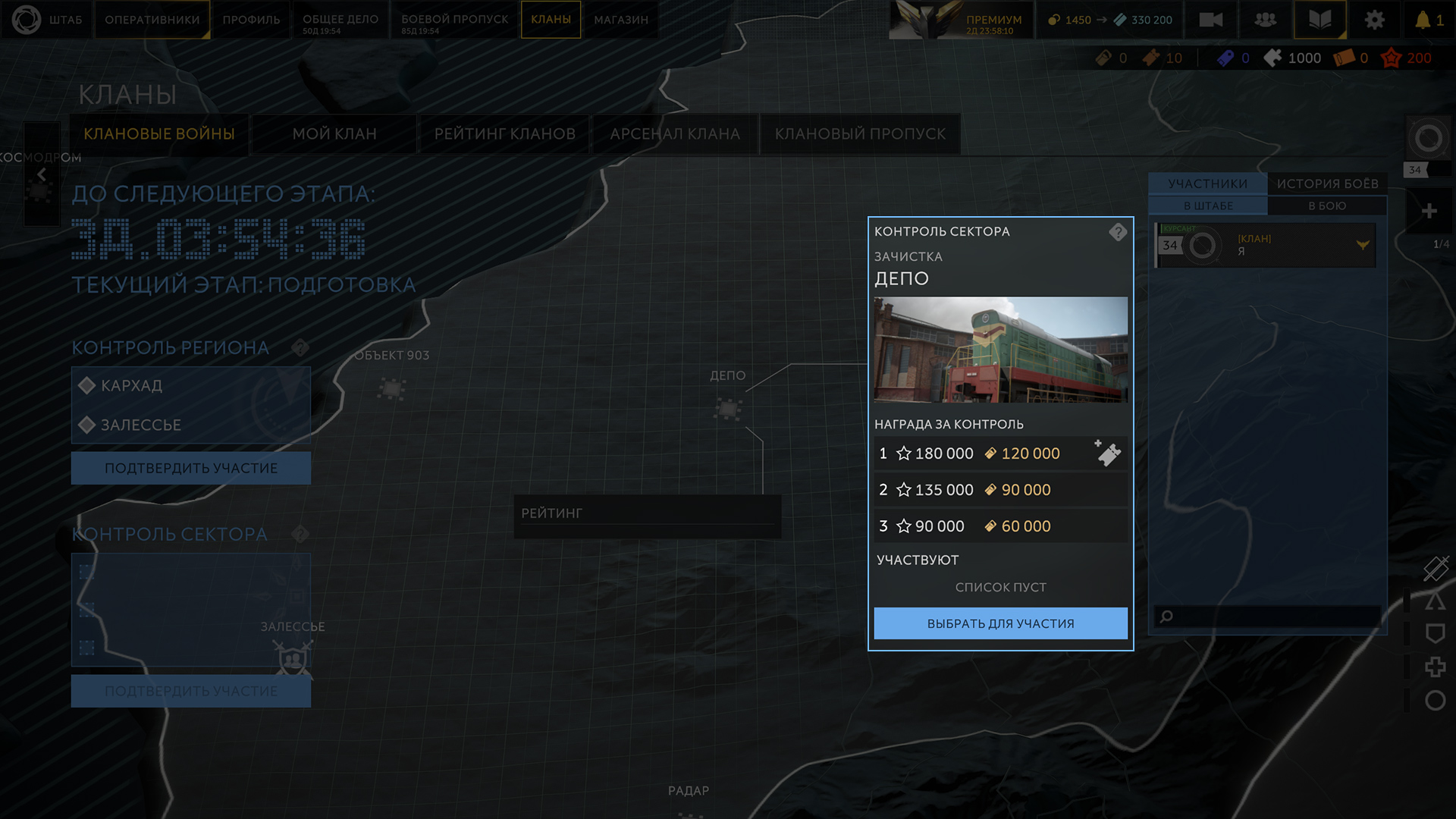Switch roster filter to В бою
Image resolution: width=1456 pixels, height=819 pixels.
click(1327, 206)
